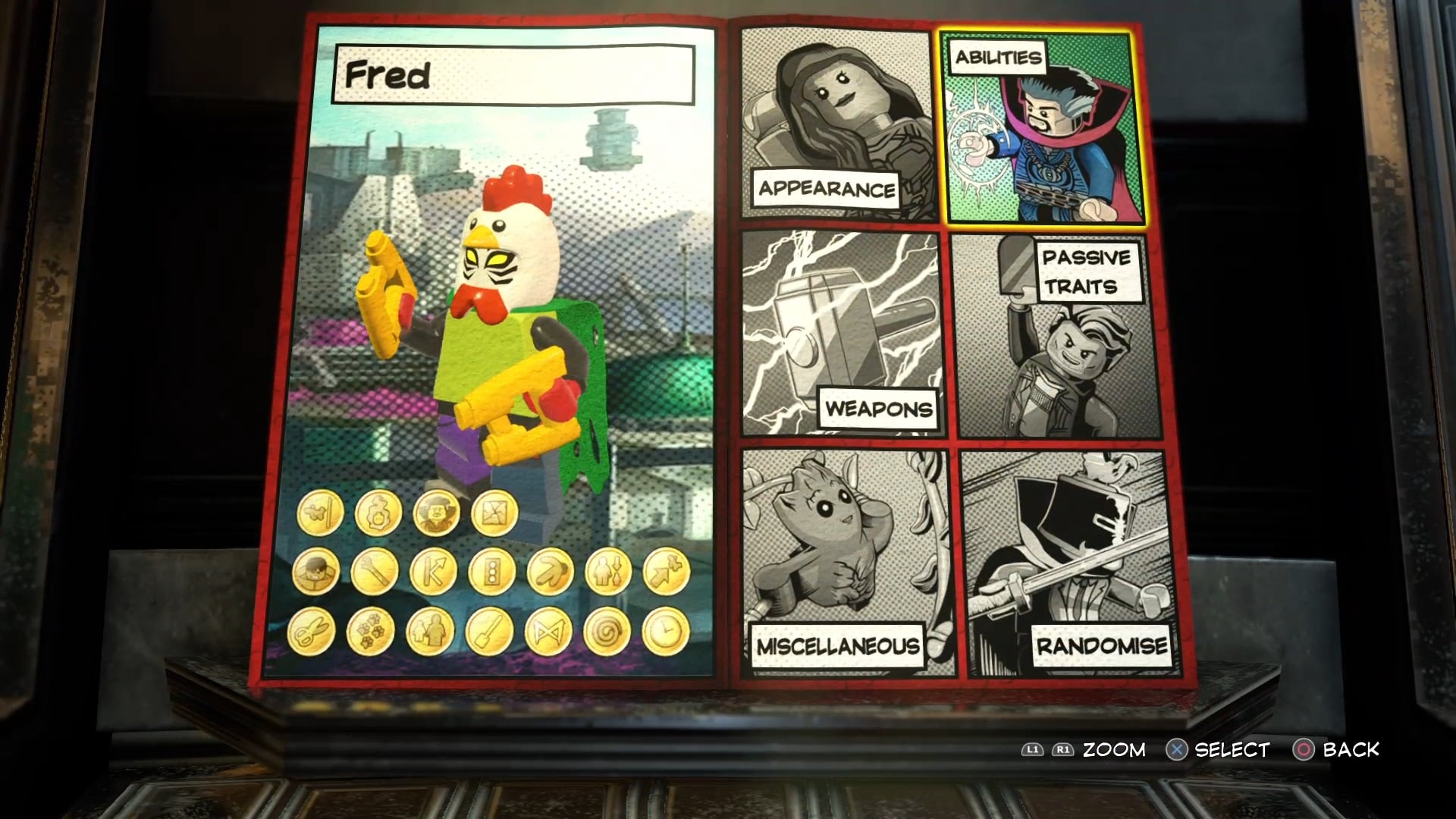Click the minifigure shrink ability coin

[608, 571]
